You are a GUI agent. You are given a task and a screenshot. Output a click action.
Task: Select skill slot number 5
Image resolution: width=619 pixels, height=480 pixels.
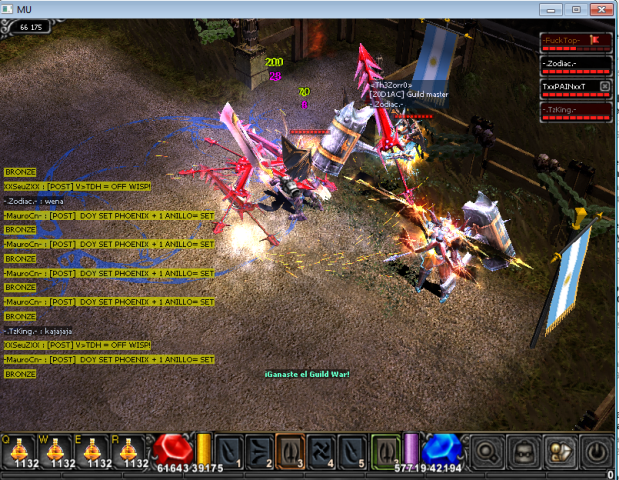pyautogui.click(x=353, y=451)
